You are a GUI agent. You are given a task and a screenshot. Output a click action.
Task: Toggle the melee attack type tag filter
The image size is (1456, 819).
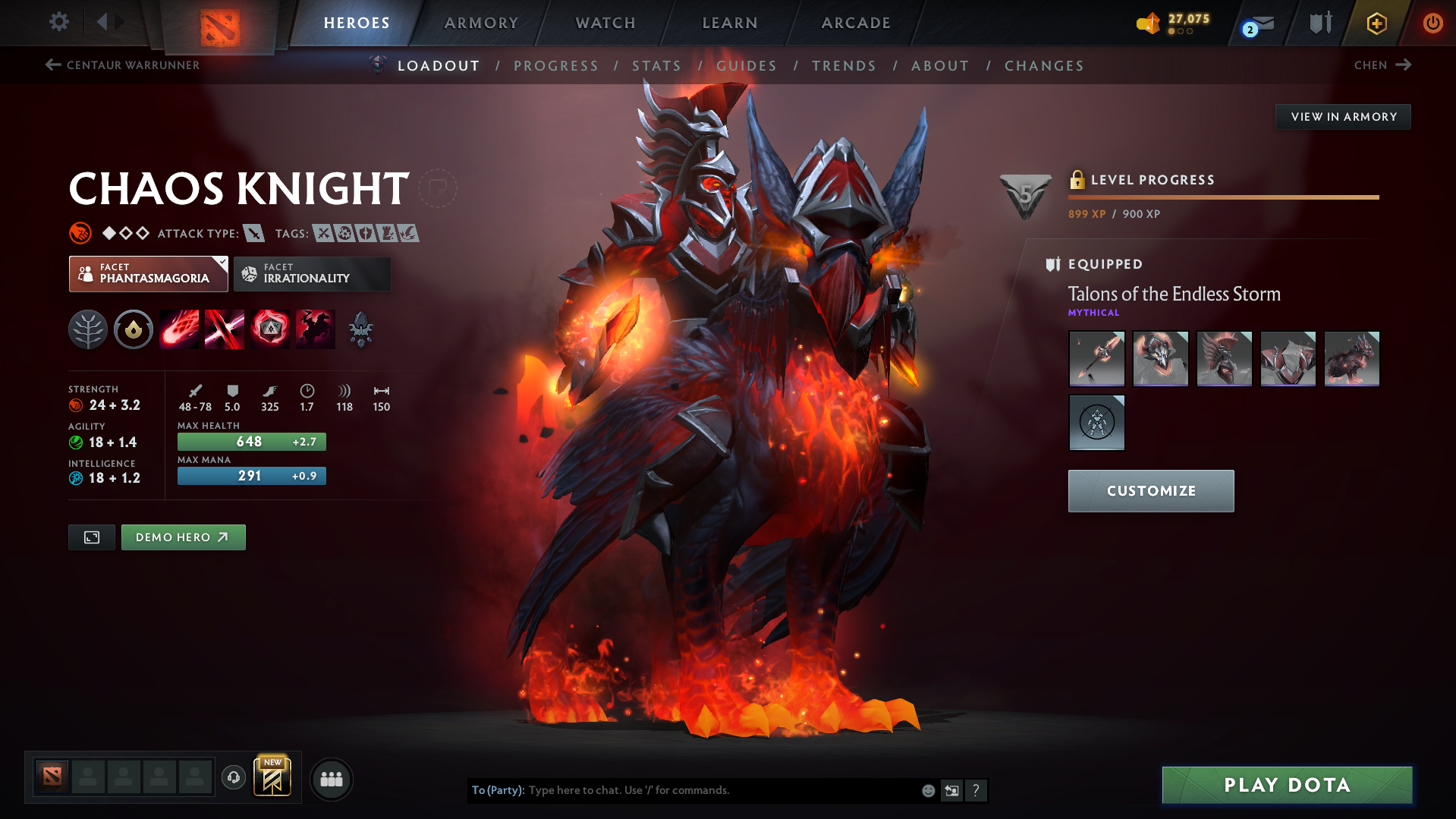(x=253, y=233)
